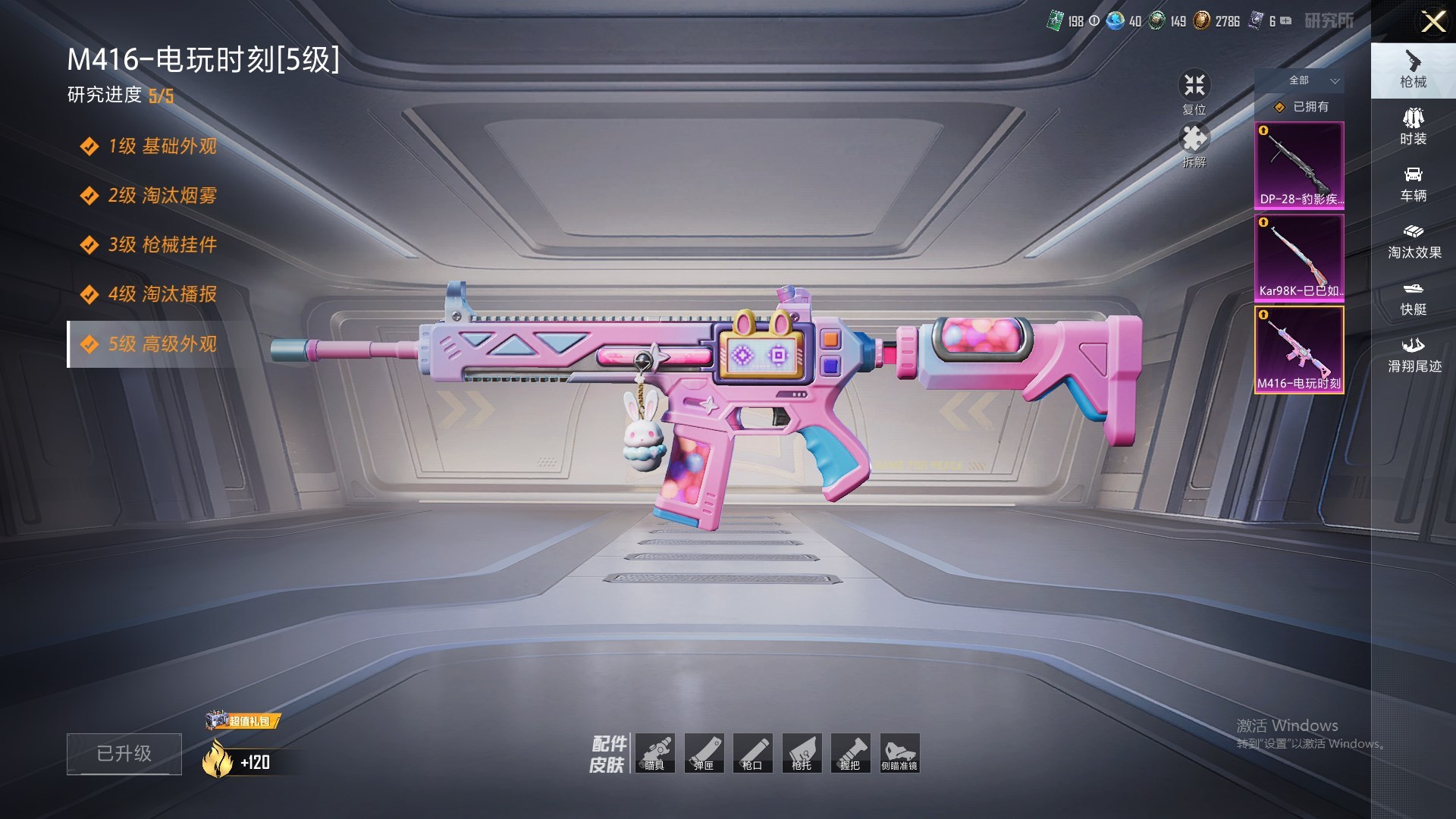Select the 弹匣 (magazine) attachment skin slot
The height and width of the screenshot is (819, 1456).
[x=704, y=753]
